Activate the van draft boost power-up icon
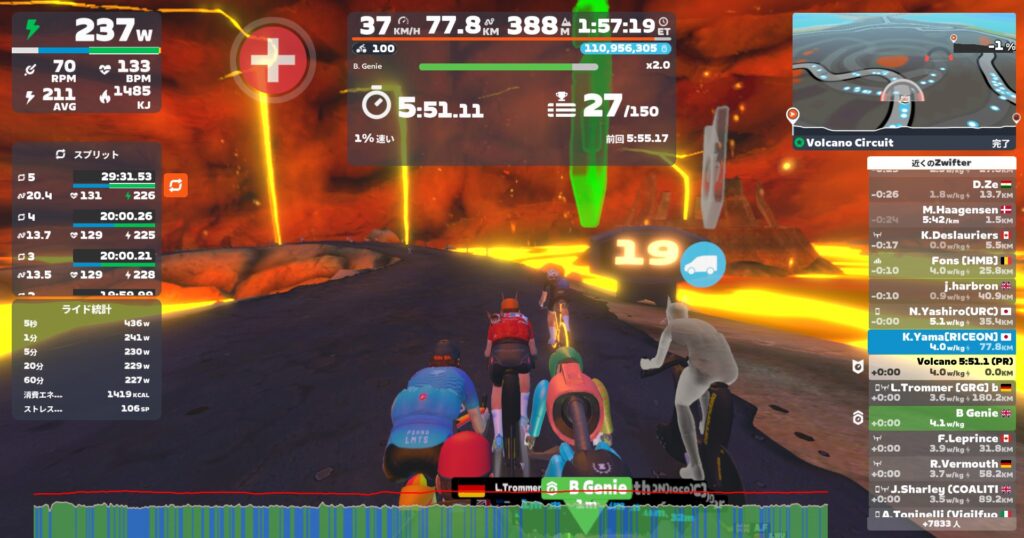This screenshot has width=1024, height=538. (x=702, y=265)
